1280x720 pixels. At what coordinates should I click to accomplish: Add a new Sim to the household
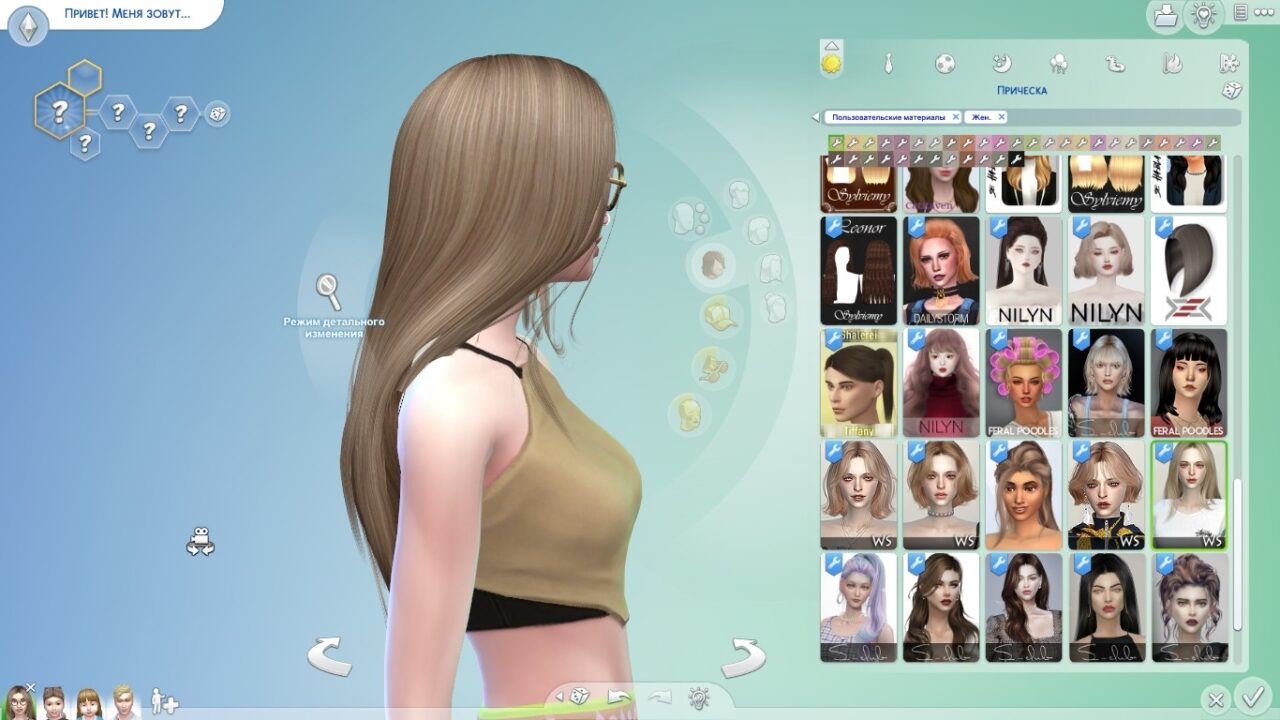[165, 701]
